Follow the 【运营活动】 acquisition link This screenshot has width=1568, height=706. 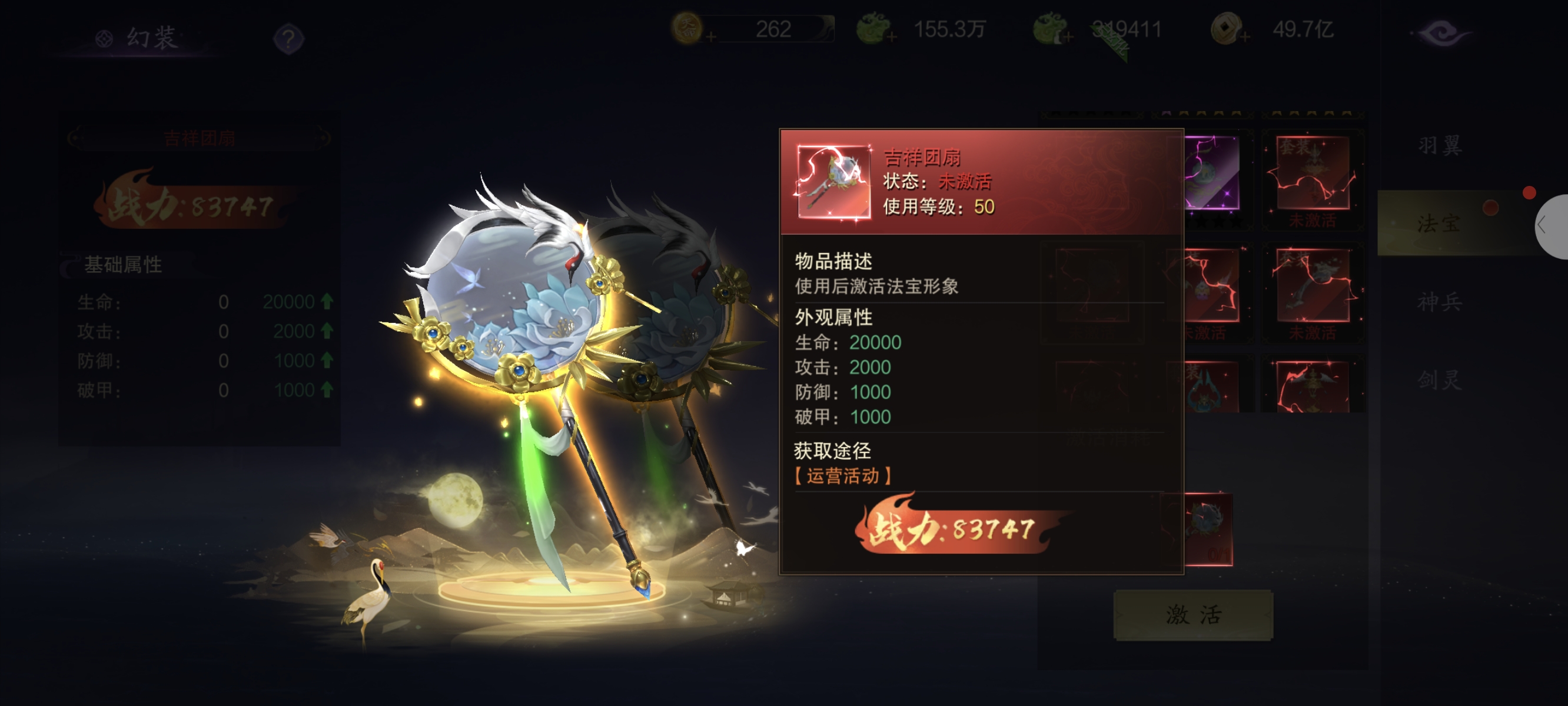843,476
